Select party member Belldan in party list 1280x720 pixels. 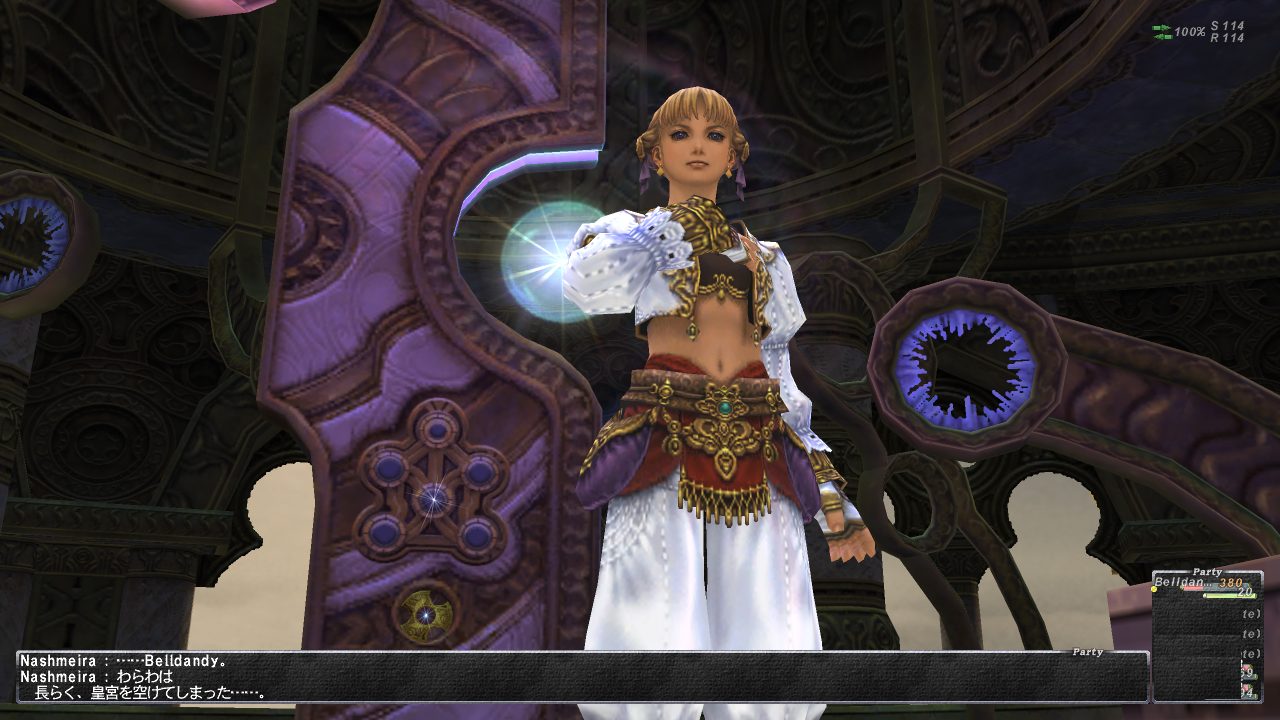(1183, 583)
